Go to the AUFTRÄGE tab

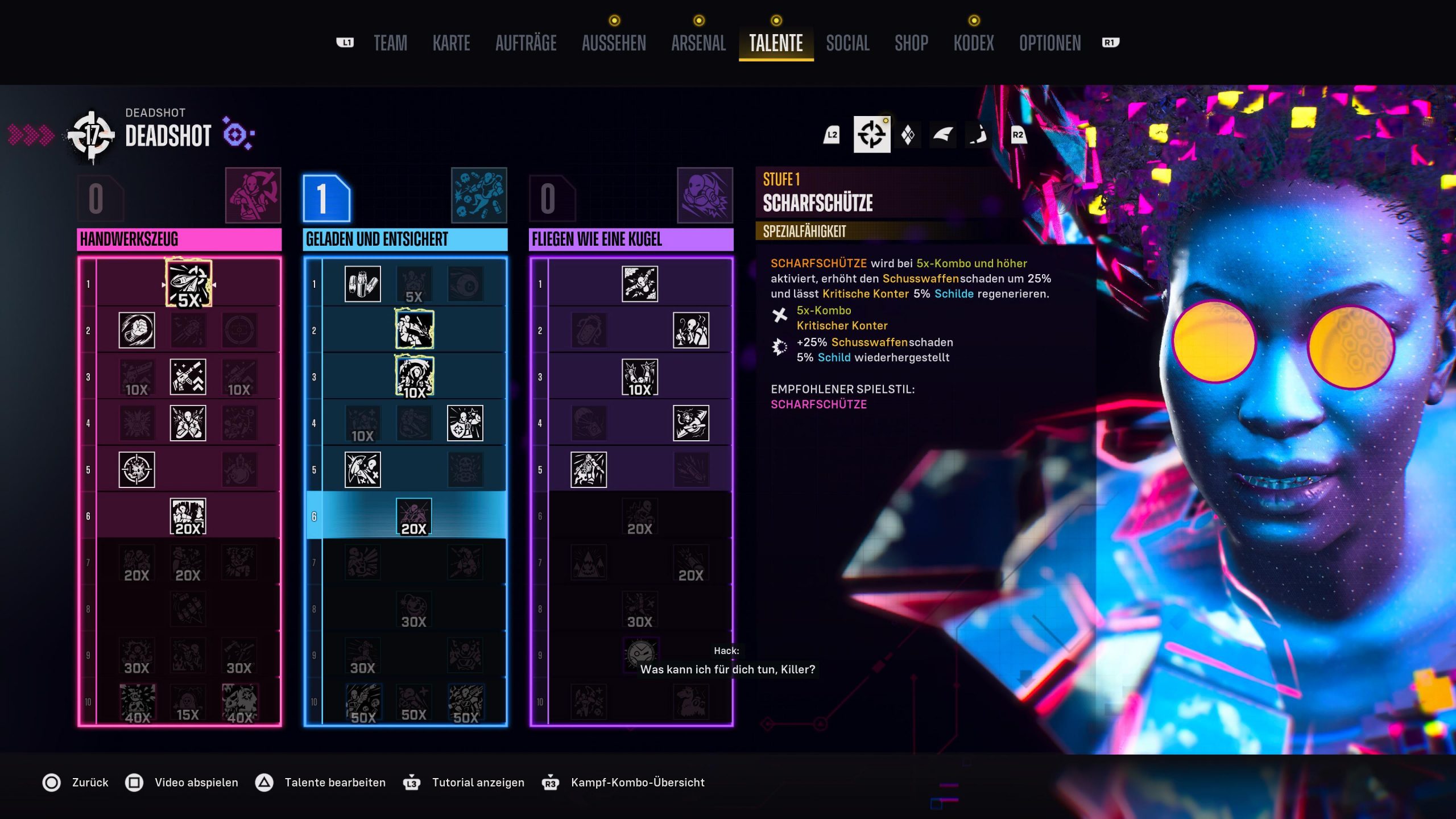click(x=526, y=43)
